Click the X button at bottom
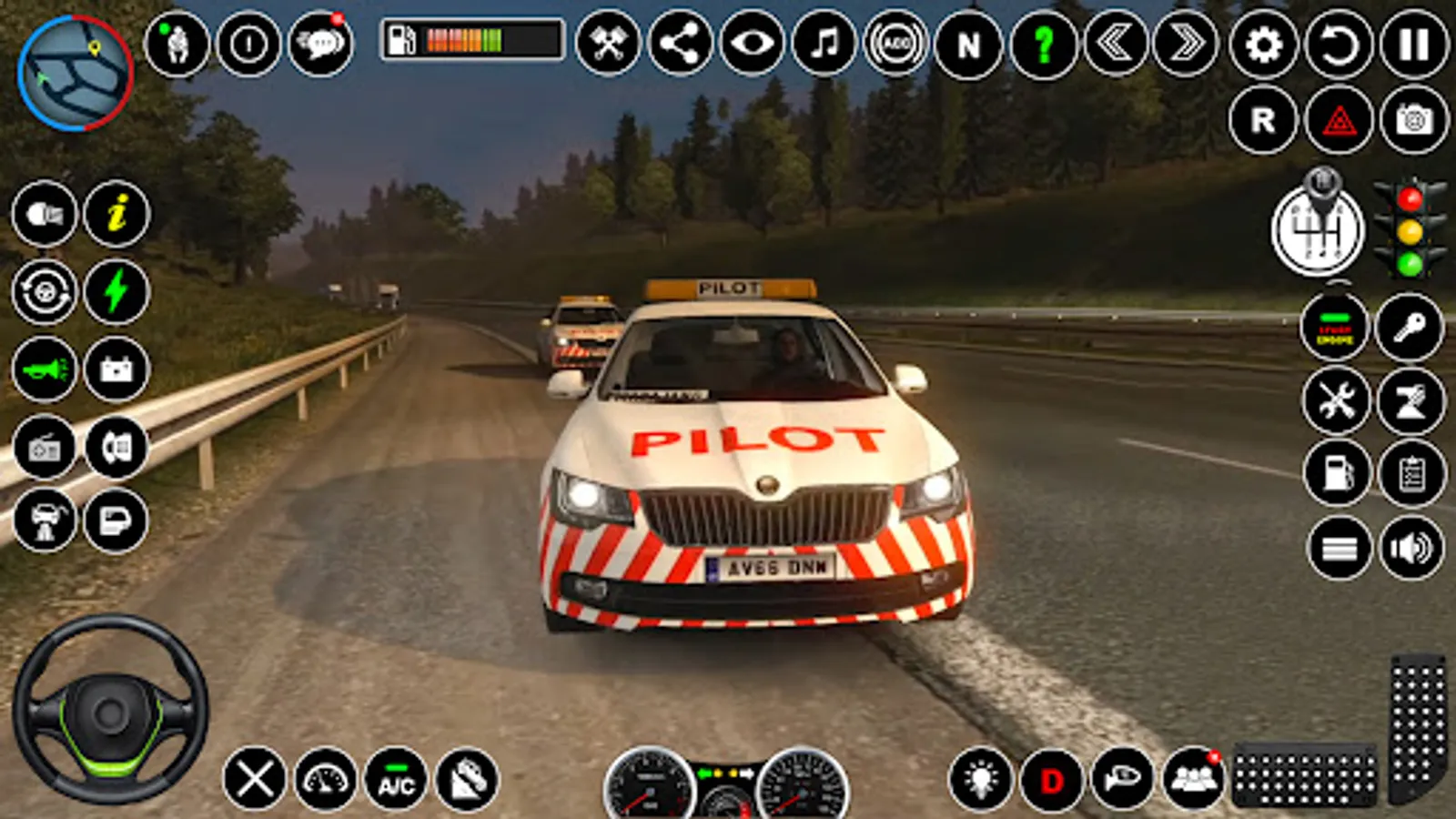Viewport: 1456px width, 819px height. point(254,780)
